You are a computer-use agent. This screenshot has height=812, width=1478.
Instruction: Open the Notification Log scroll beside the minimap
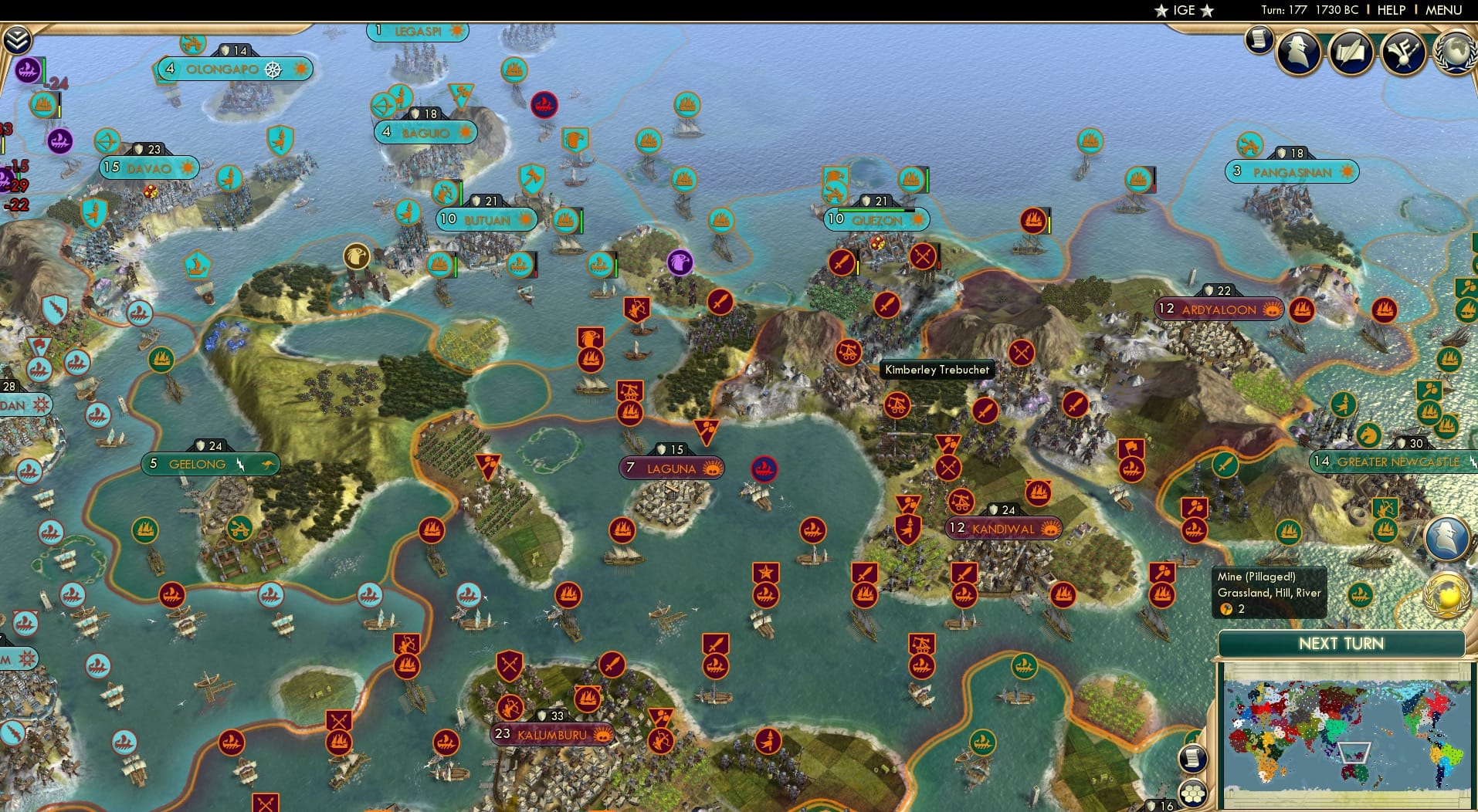pyautogui.click(x=1192, y=757)
